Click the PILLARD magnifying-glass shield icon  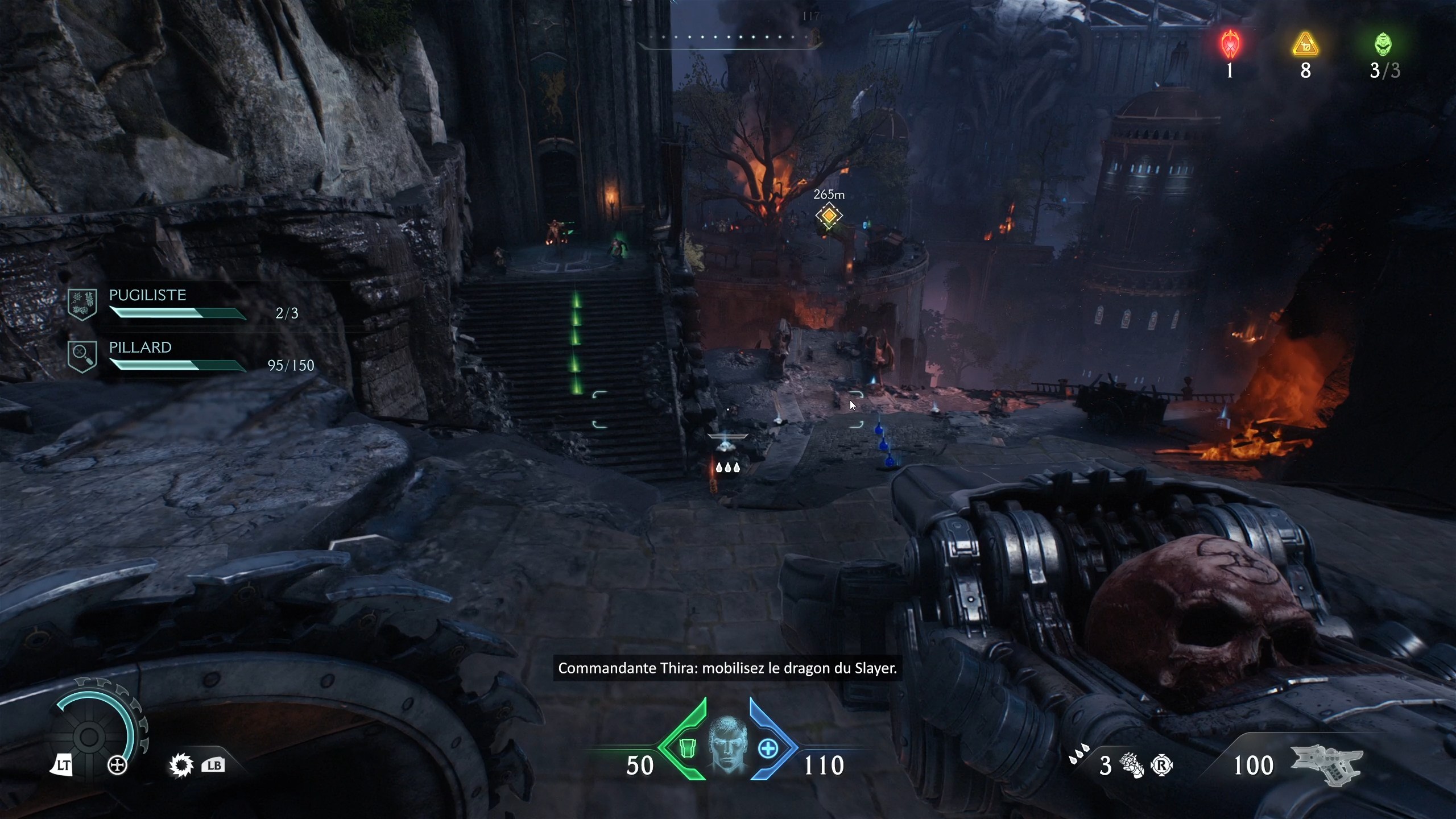pyautogui.click(x=82, y=356)
